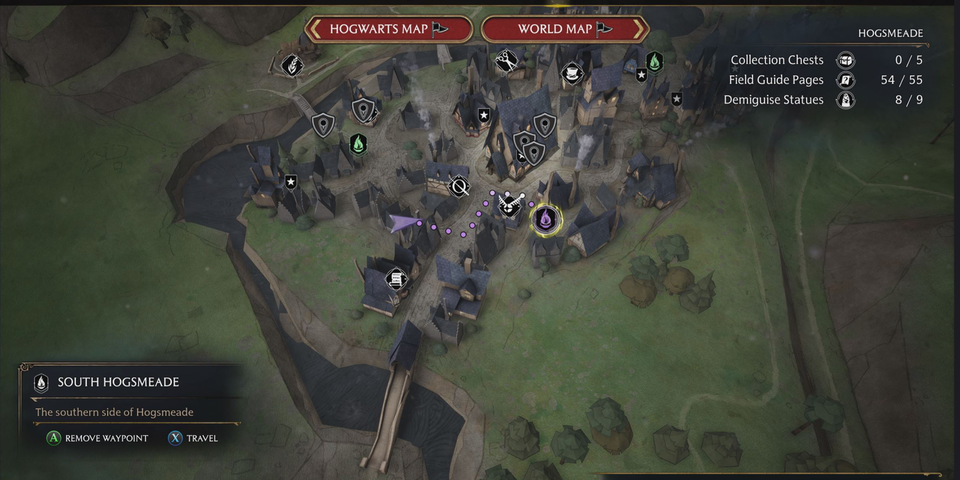Click the player's purple arrow marker
The width and height of the screenshot is (960, 480).
point(404,223)
